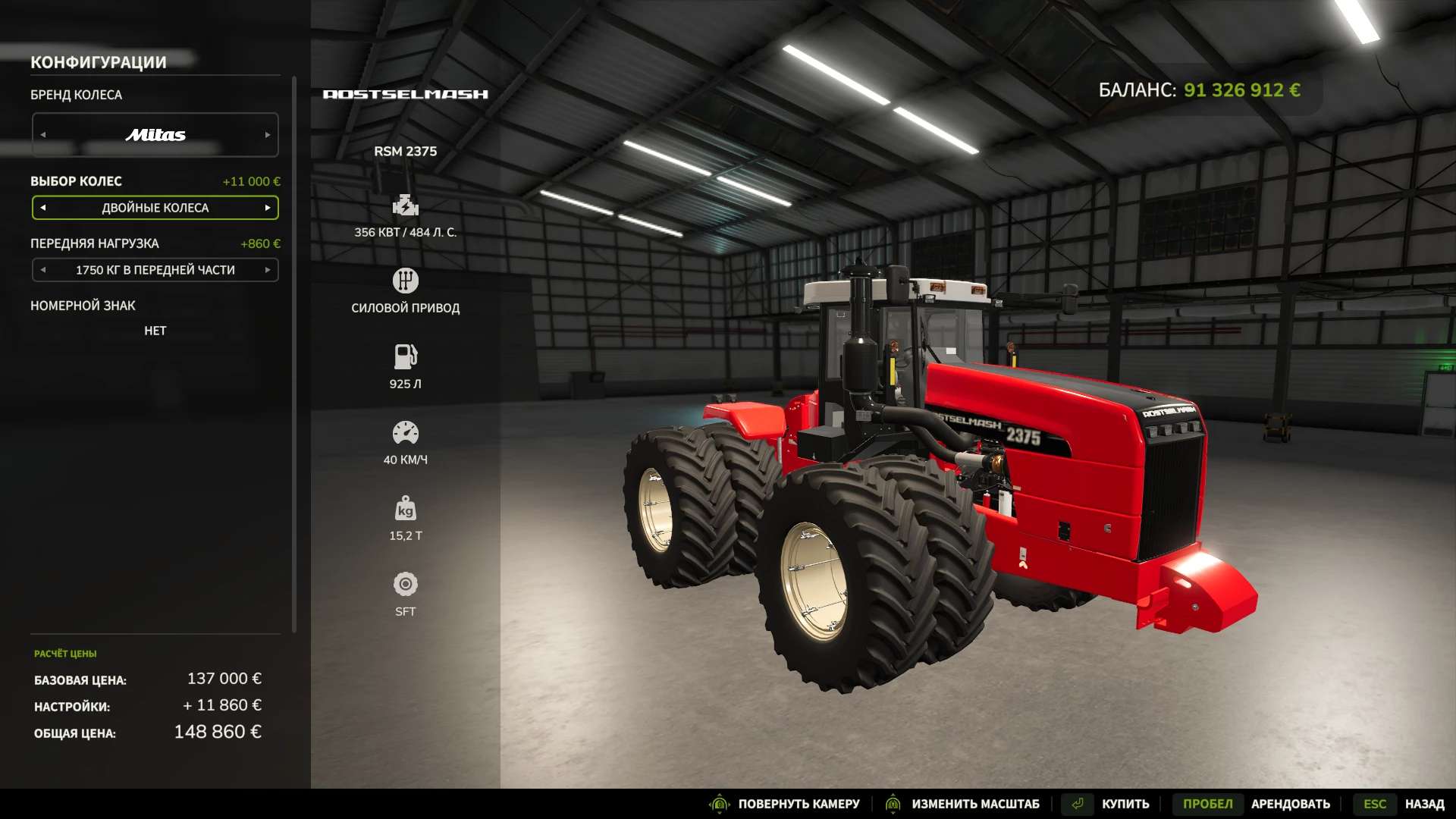The image size is (1456, 819).
Task: Go back with НАЗАД
Action: (x=1423, y=804)
